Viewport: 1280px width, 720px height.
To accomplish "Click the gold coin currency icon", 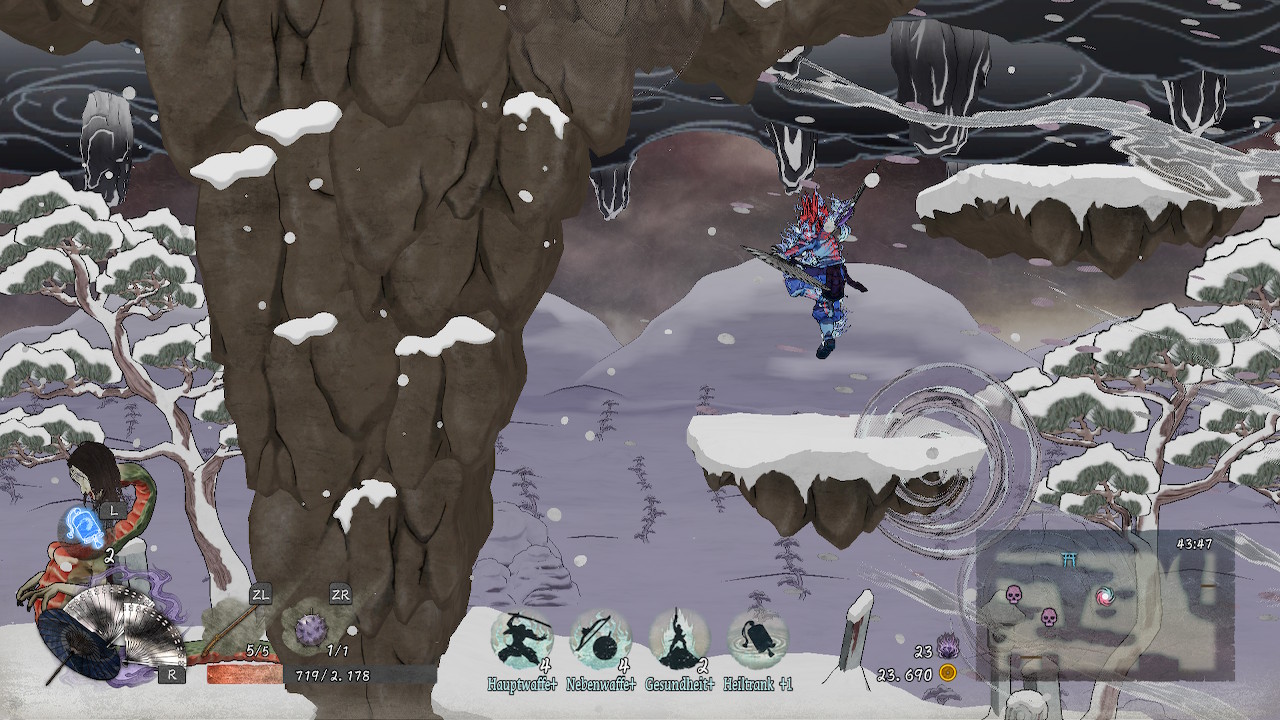I will point(947,674).
